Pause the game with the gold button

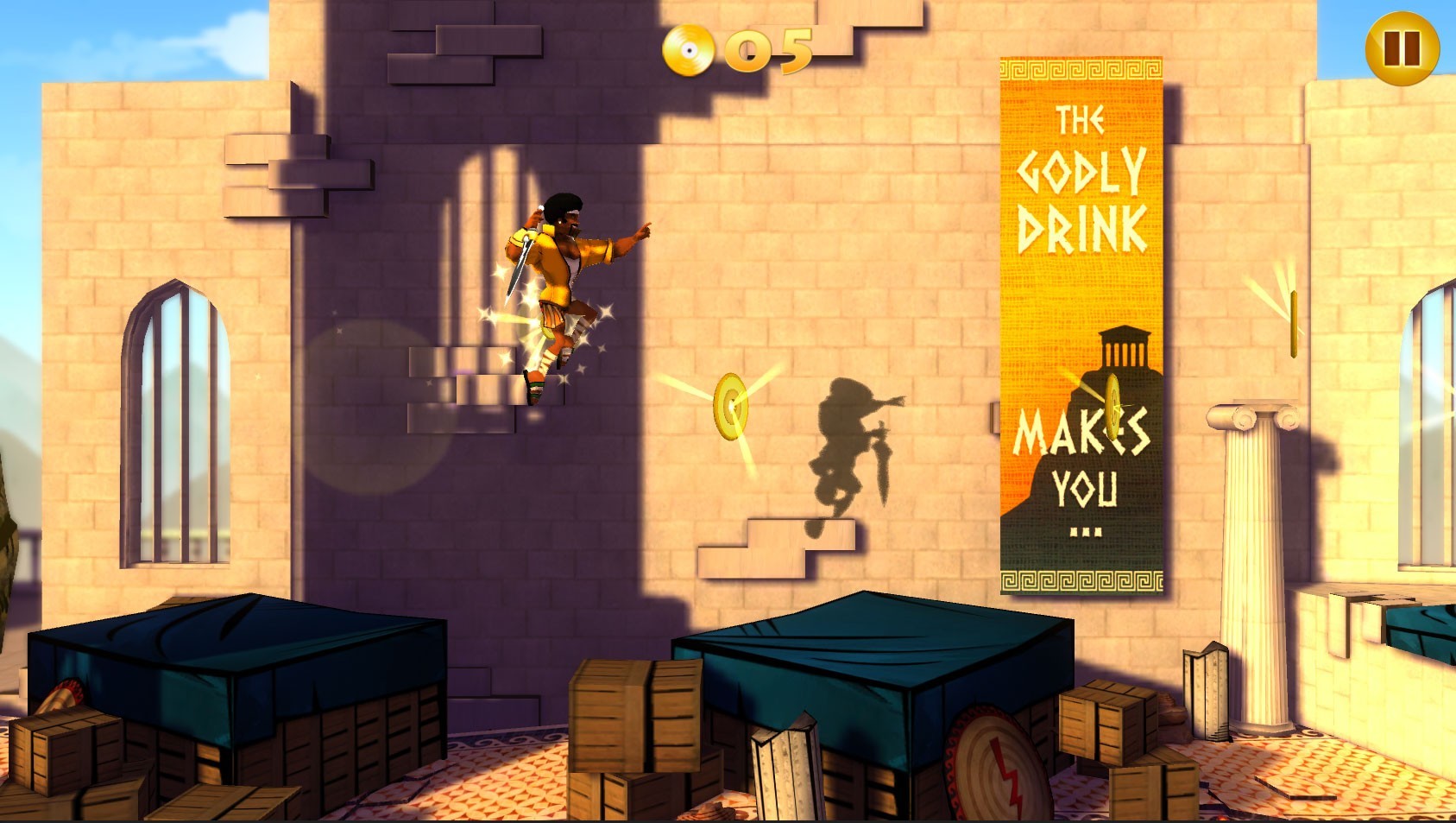coord(1402,48)
